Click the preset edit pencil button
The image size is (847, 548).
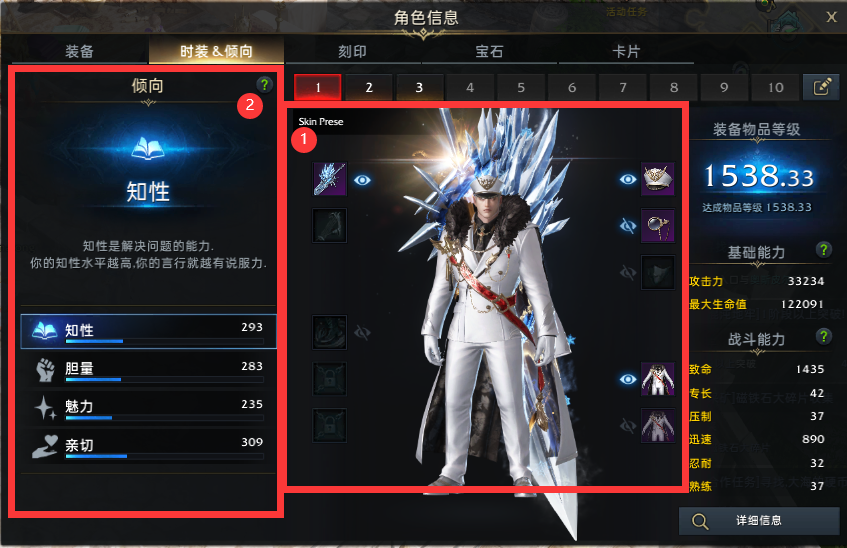click(821, 87)
